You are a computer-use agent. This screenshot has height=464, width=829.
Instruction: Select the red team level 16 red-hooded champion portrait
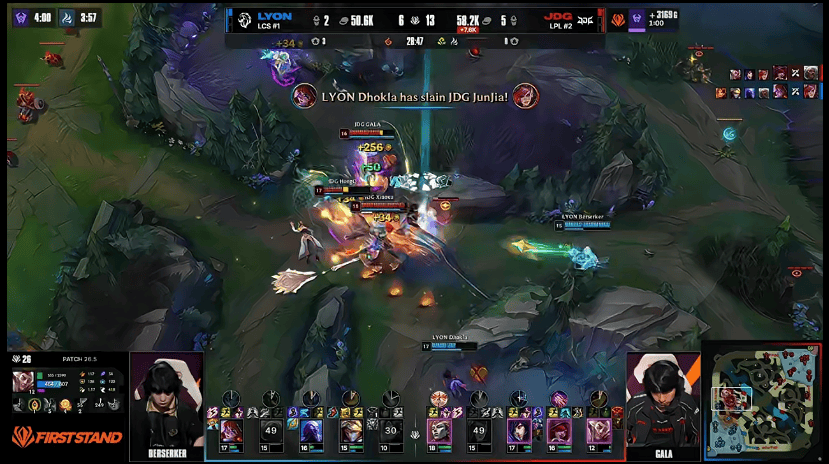(559, 431)
